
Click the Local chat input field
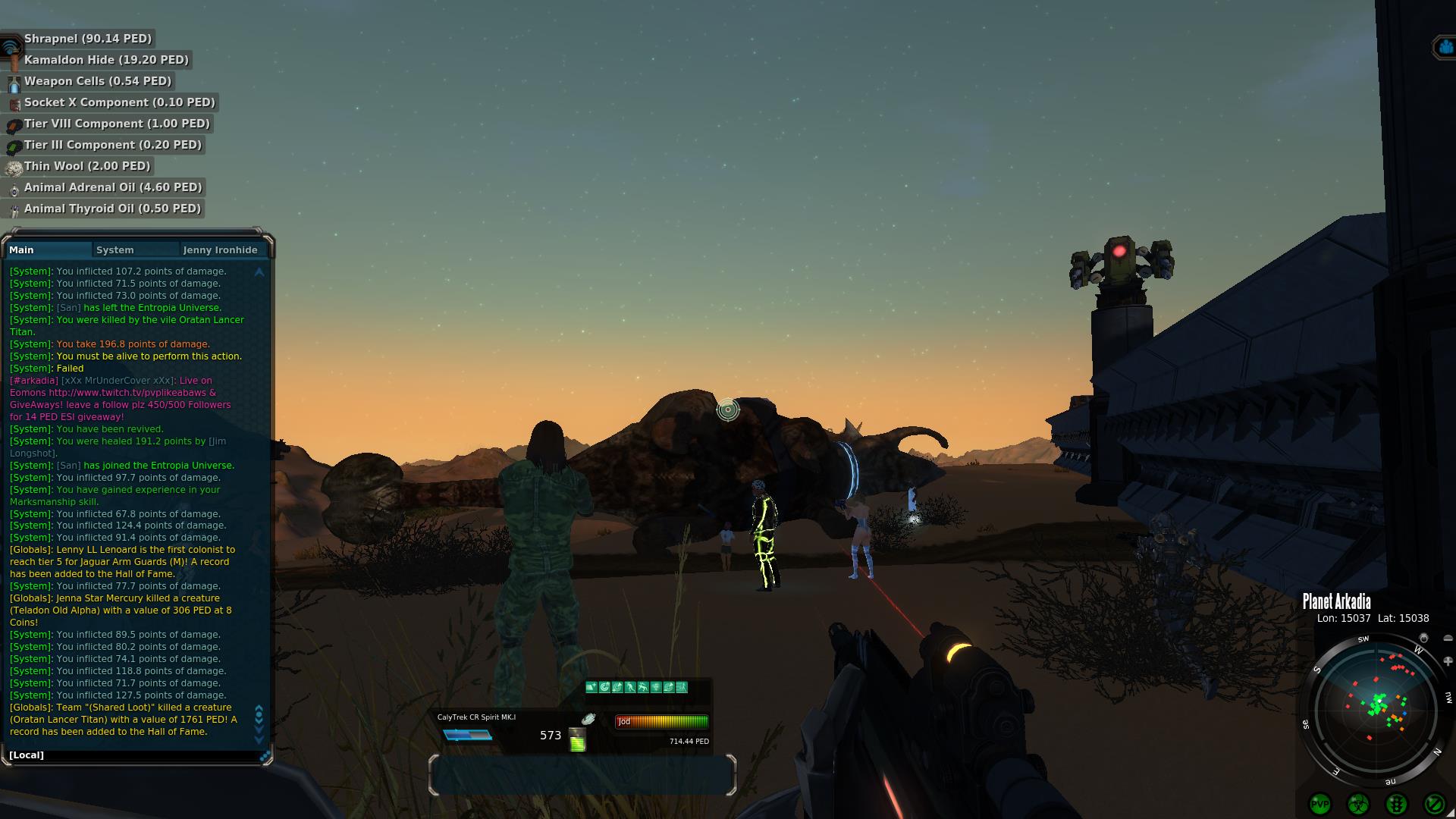pyautogui.click(x=136, y=755)
